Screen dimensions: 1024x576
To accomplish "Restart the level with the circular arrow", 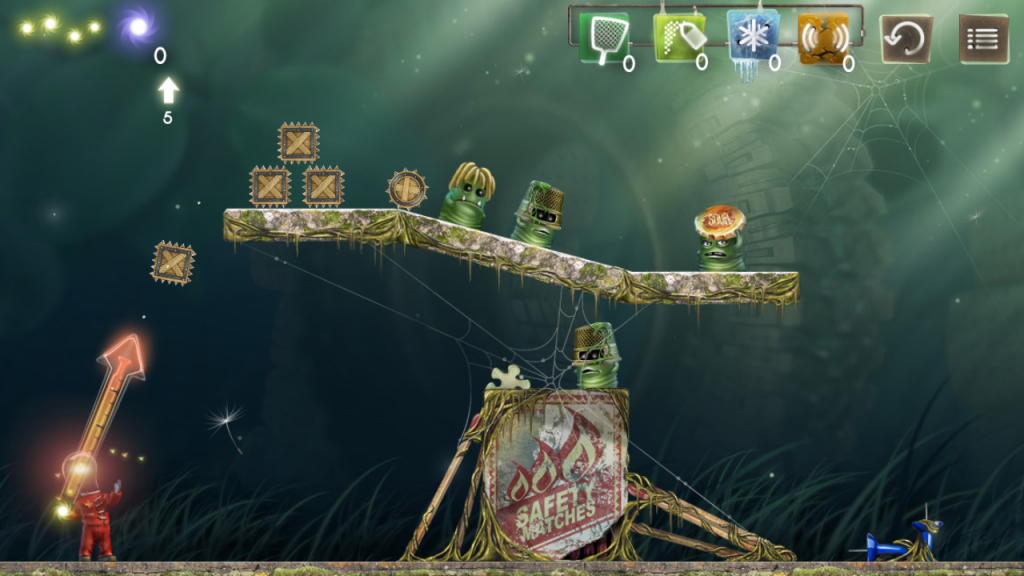I will (906, 39).
